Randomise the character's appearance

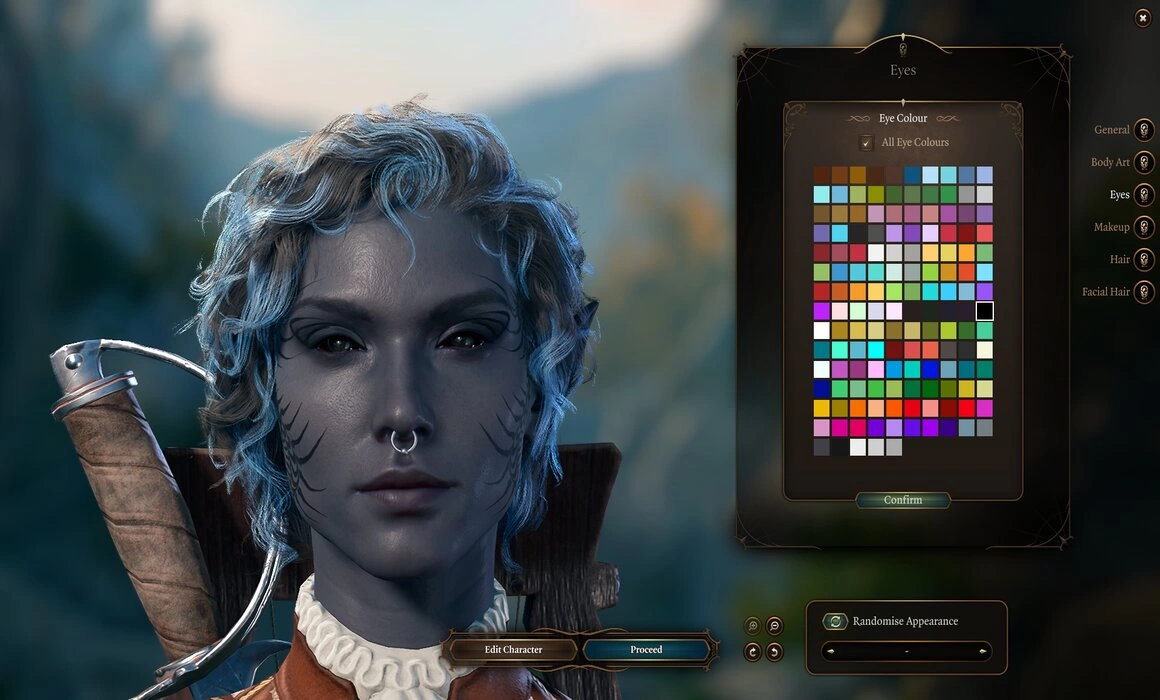(835, 621)
